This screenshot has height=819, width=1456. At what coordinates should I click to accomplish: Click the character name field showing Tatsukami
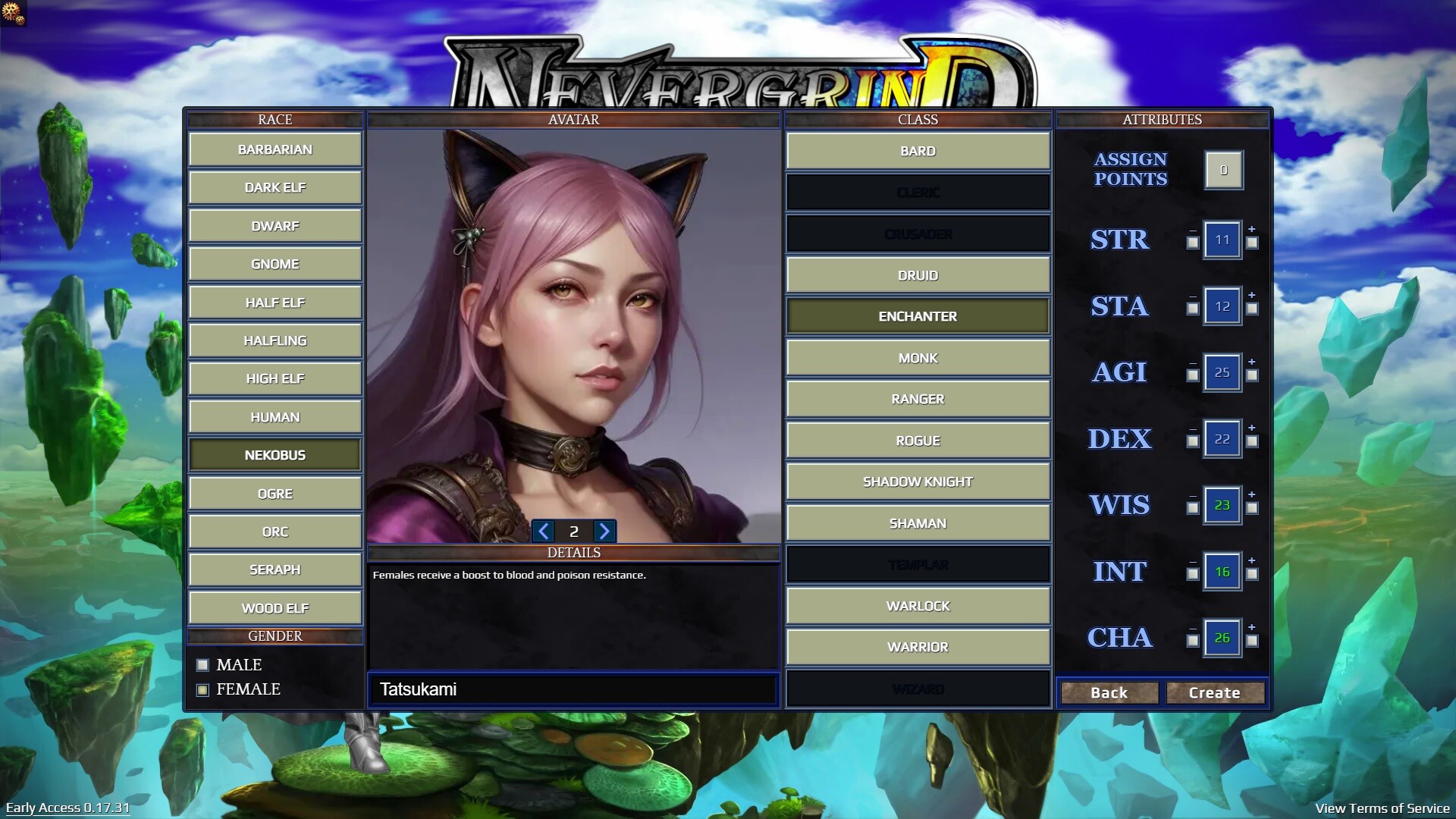coord(573,689)
